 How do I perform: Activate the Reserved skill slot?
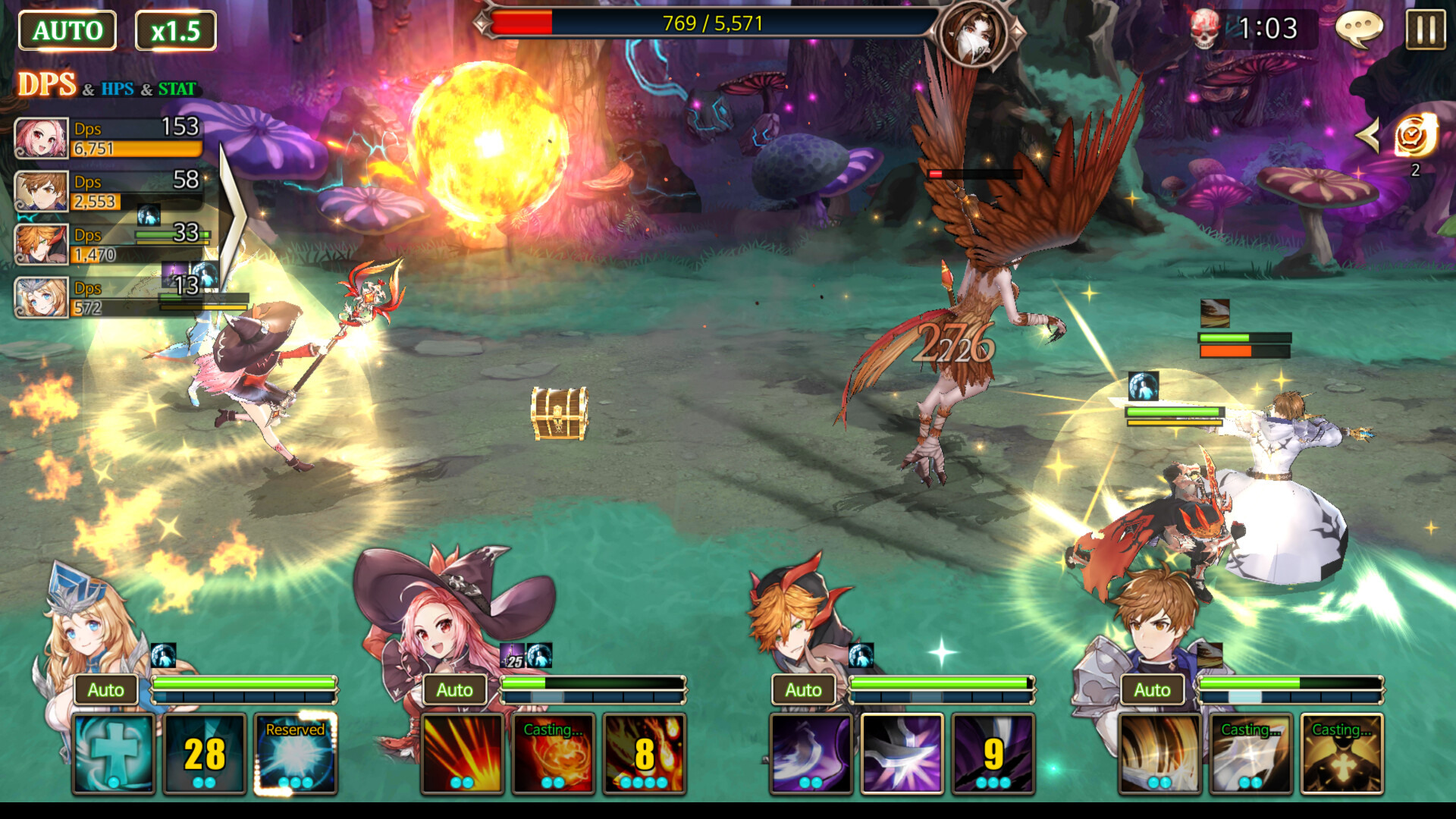pyautogui.click(x=295, y=755)
